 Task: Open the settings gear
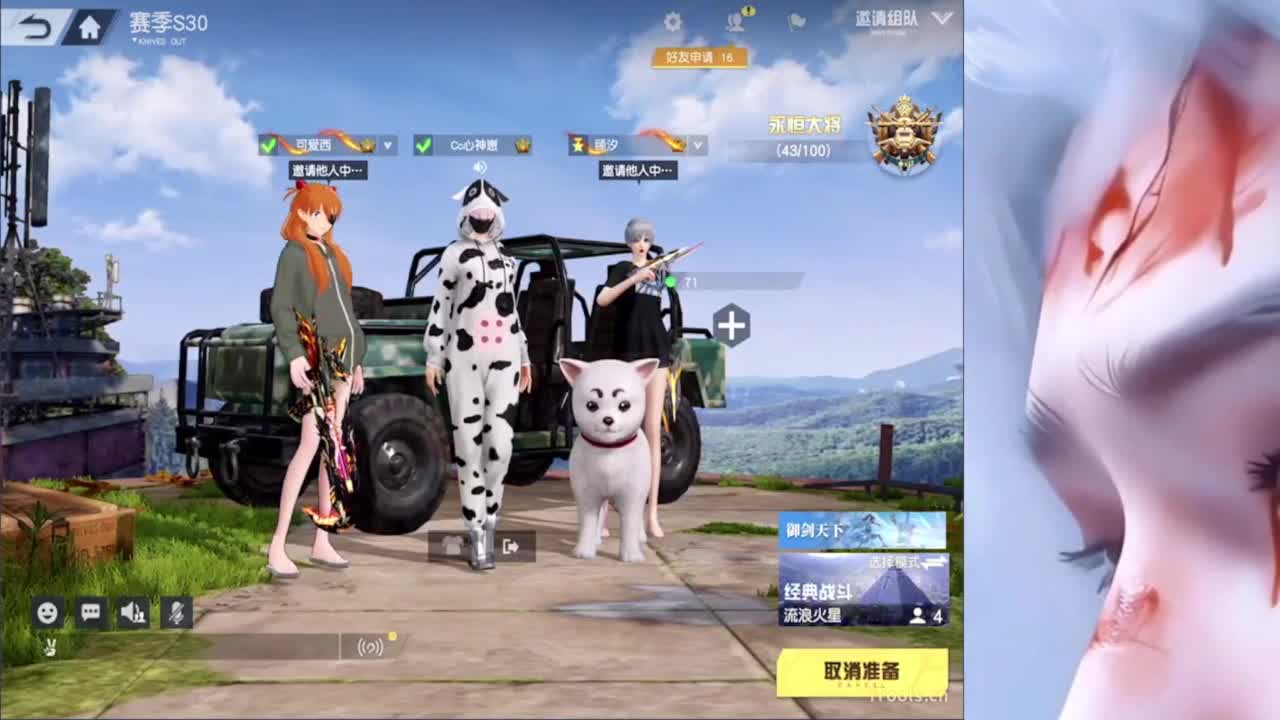click(672, 21)
